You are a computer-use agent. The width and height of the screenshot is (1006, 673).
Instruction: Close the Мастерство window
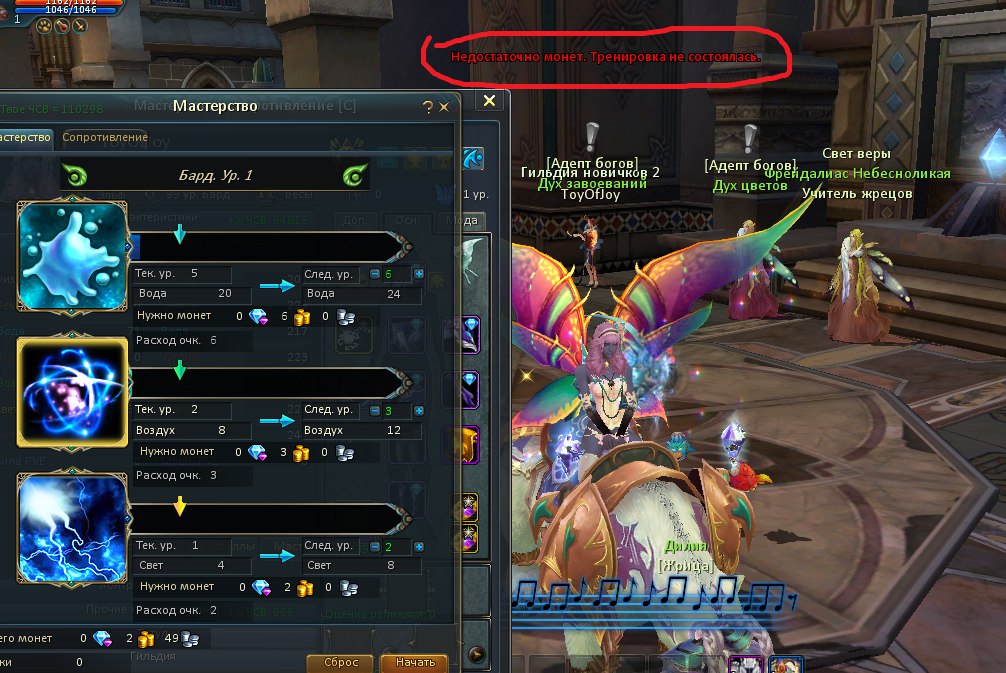(x=443, y=106)
